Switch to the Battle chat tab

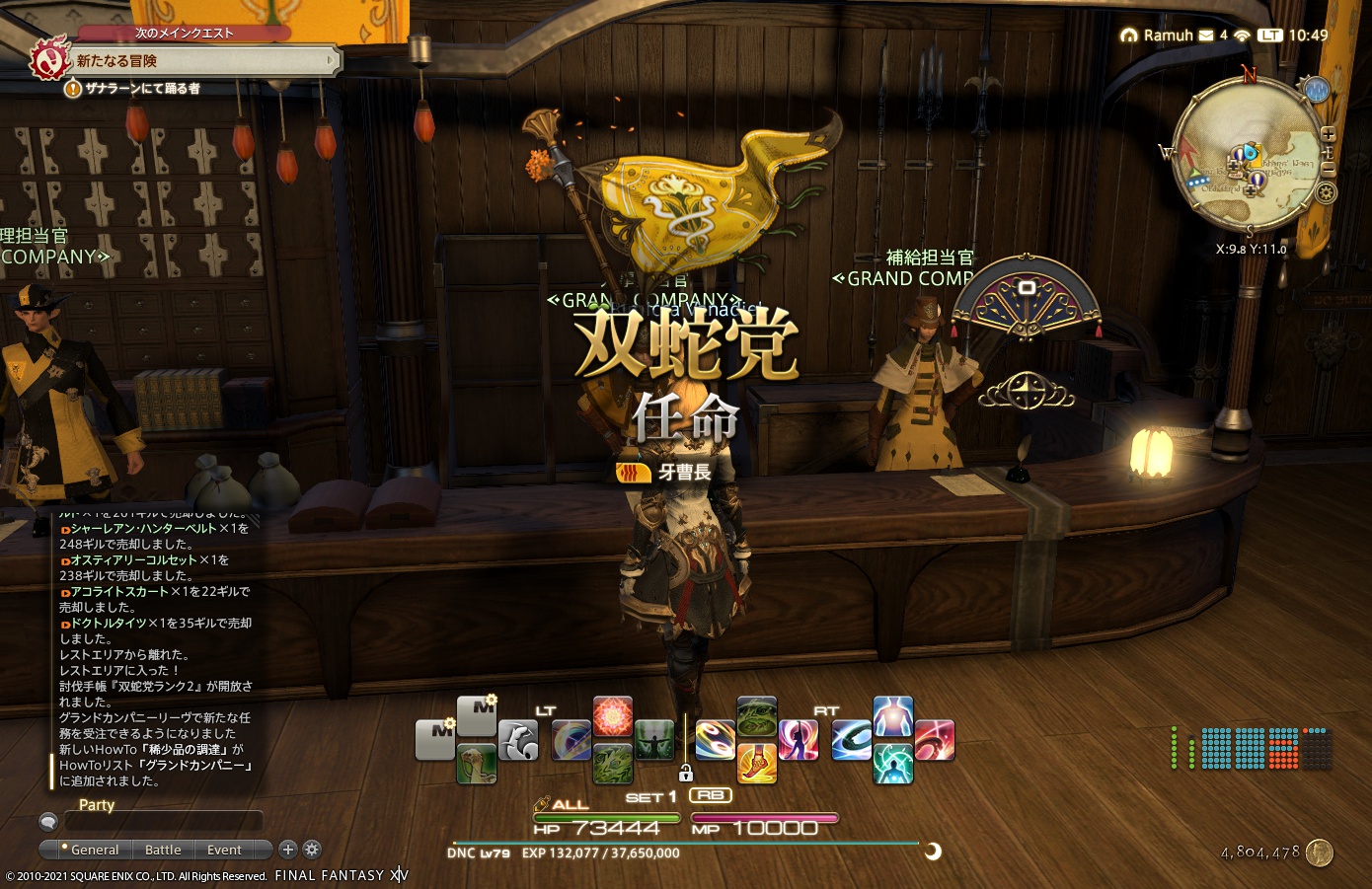[x=163, y=850]
